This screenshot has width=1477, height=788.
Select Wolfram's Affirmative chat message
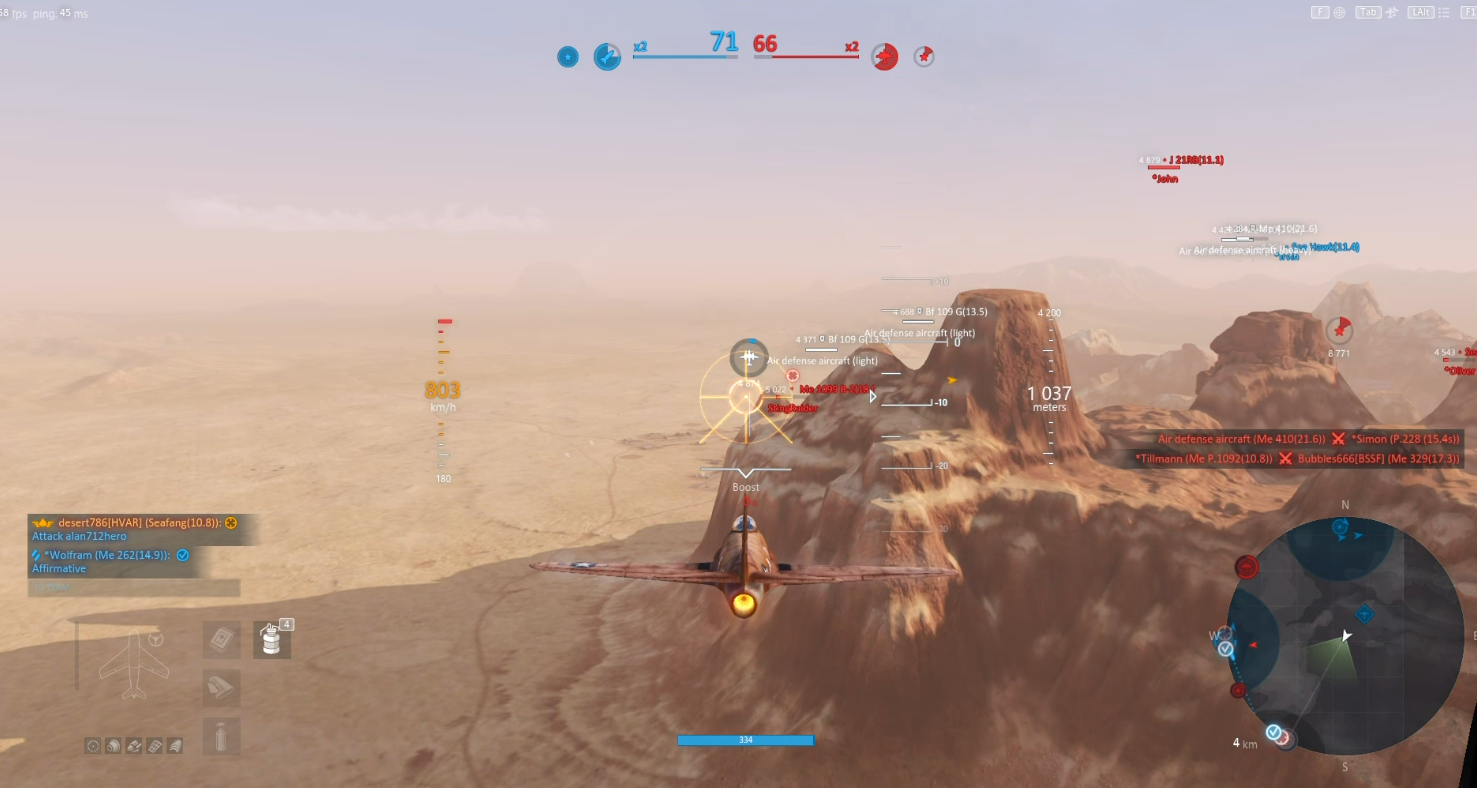pos(110,561)
